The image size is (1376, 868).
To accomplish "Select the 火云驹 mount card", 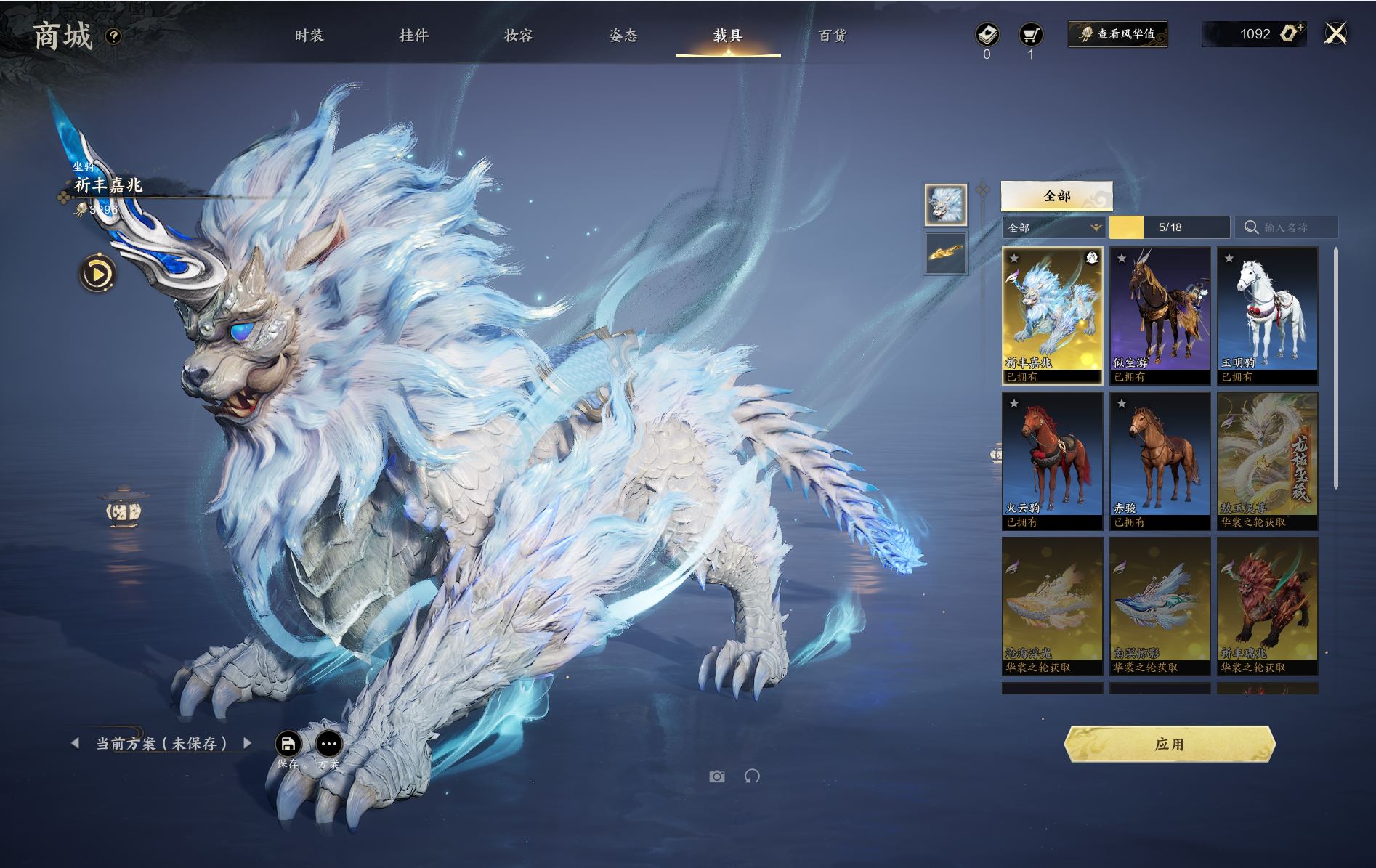I will (x=1052, y=461).
